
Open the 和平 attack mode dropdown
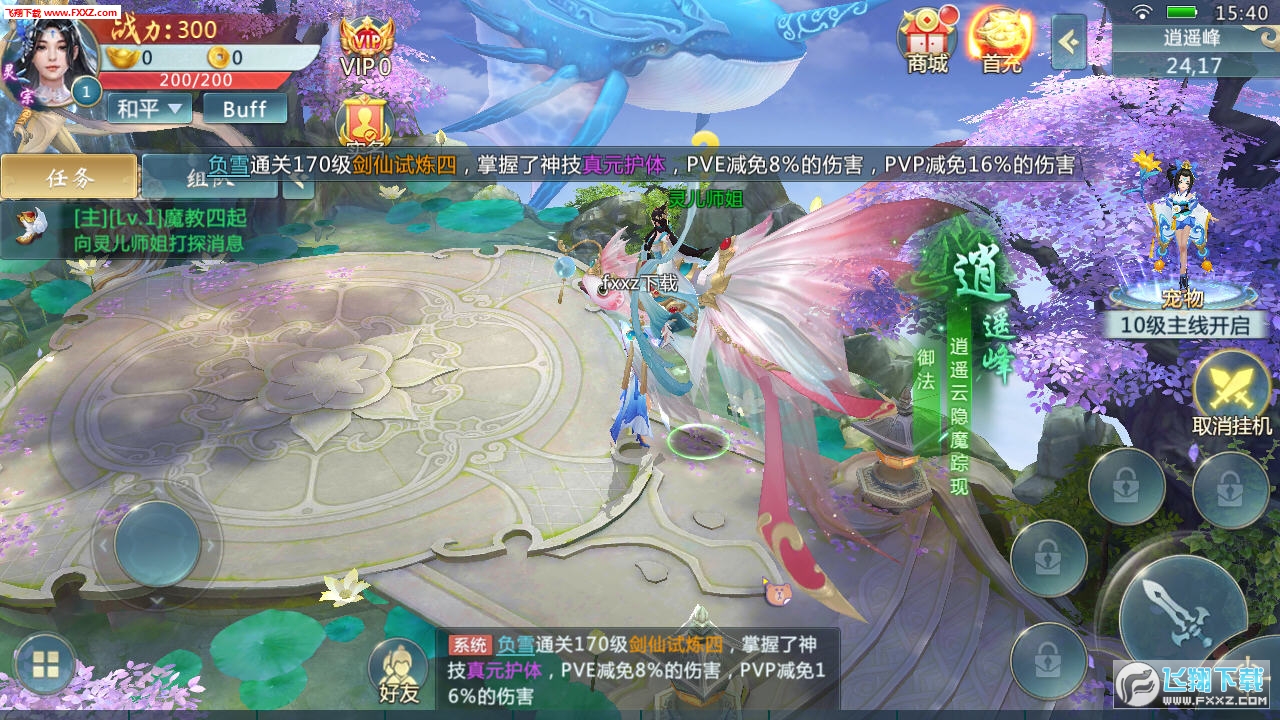coord(148,108)
